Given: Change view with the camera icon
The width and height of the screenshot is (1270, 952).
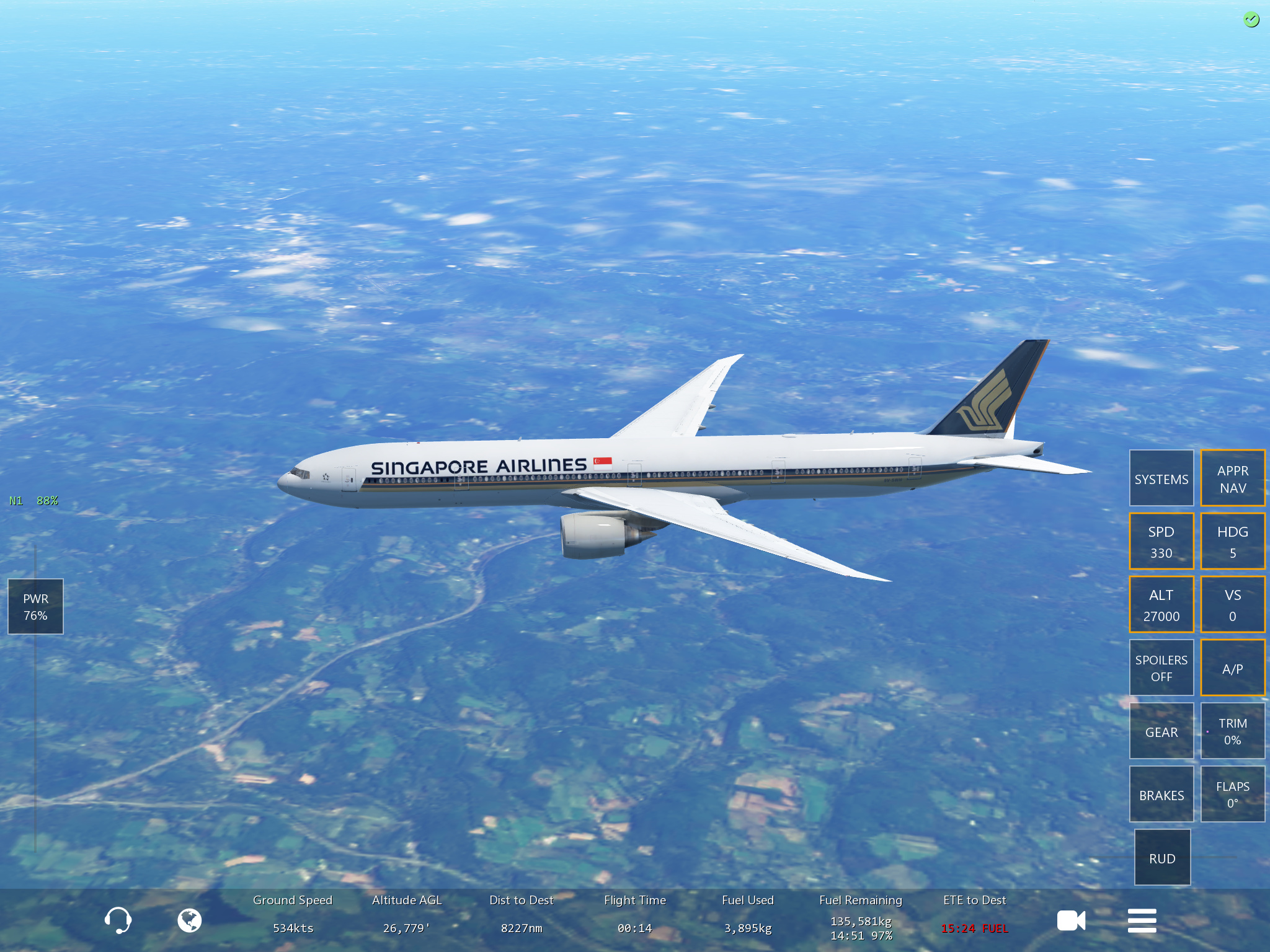Looking at the screenshot, I should [1071, 920].
